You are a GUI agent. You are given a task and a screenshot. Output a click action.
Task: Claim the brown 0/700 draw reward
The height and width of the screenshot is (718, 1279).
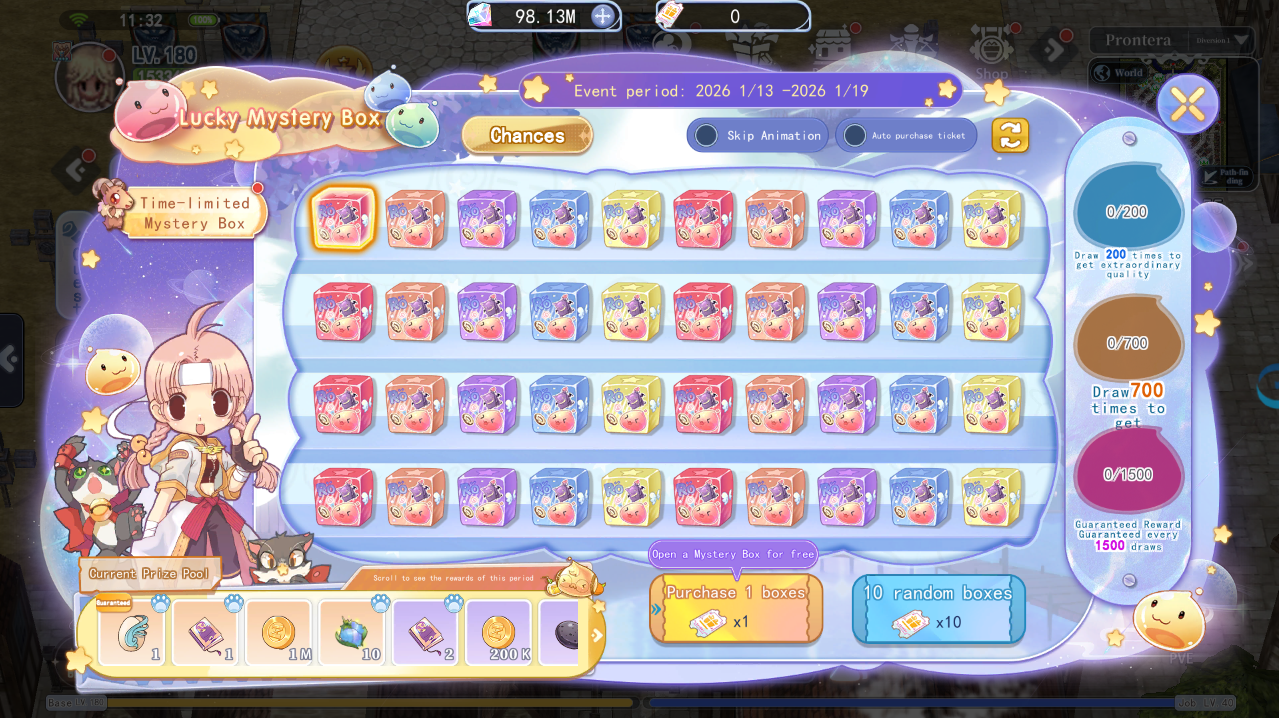pos(1127,341)
